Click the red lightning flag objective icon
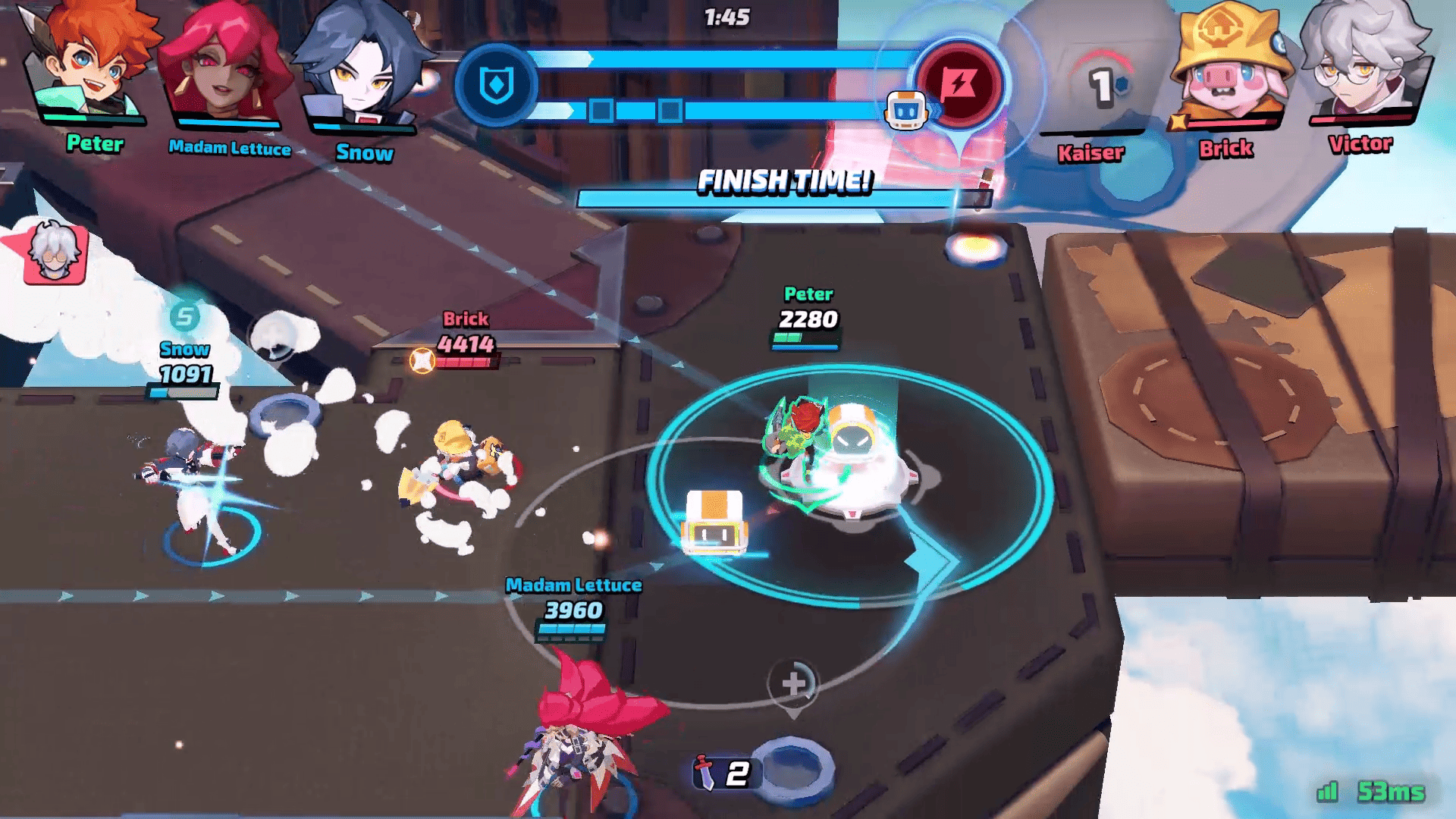This screenshot has width=1456, height=819. point(959,83)
